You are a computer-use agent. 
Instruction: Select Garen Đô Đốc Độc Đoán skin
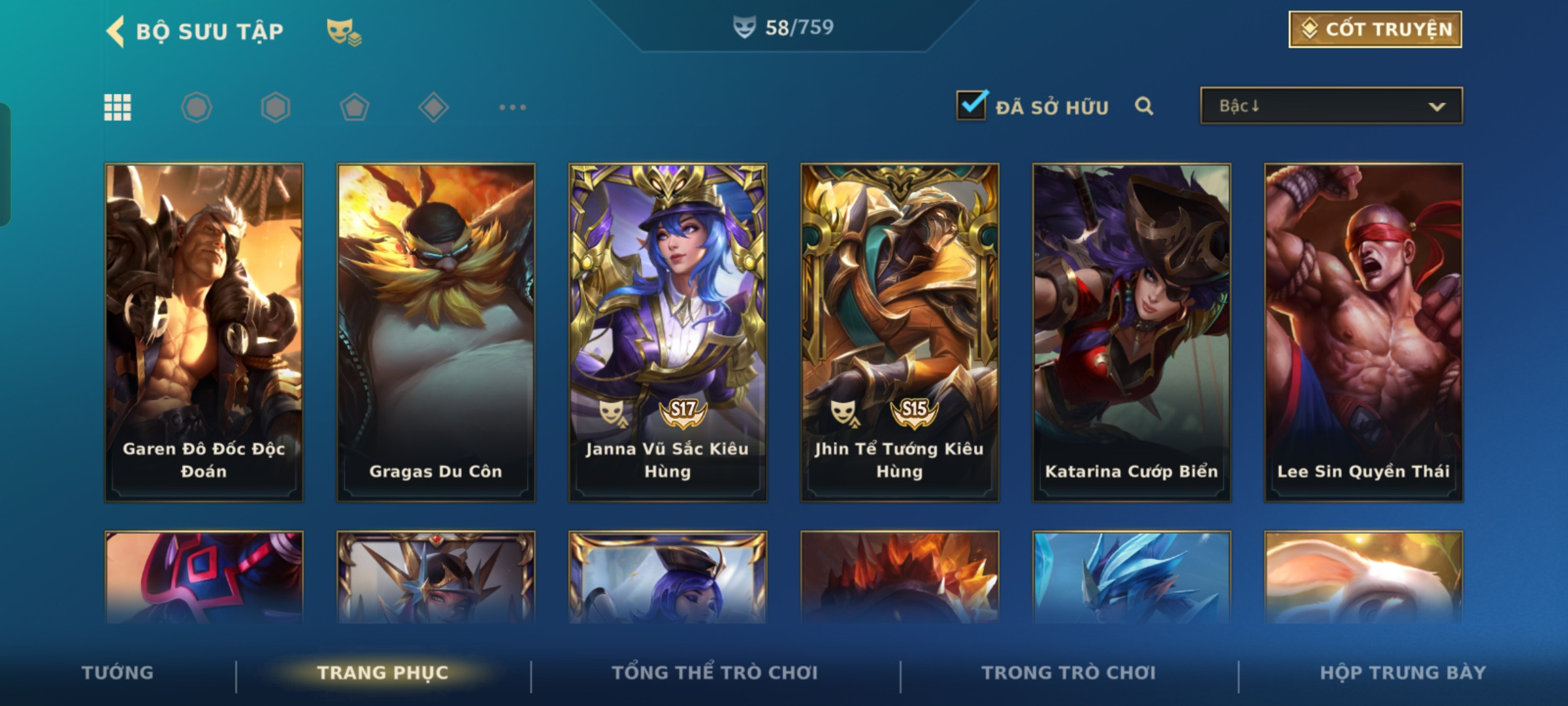pos(204,332)
